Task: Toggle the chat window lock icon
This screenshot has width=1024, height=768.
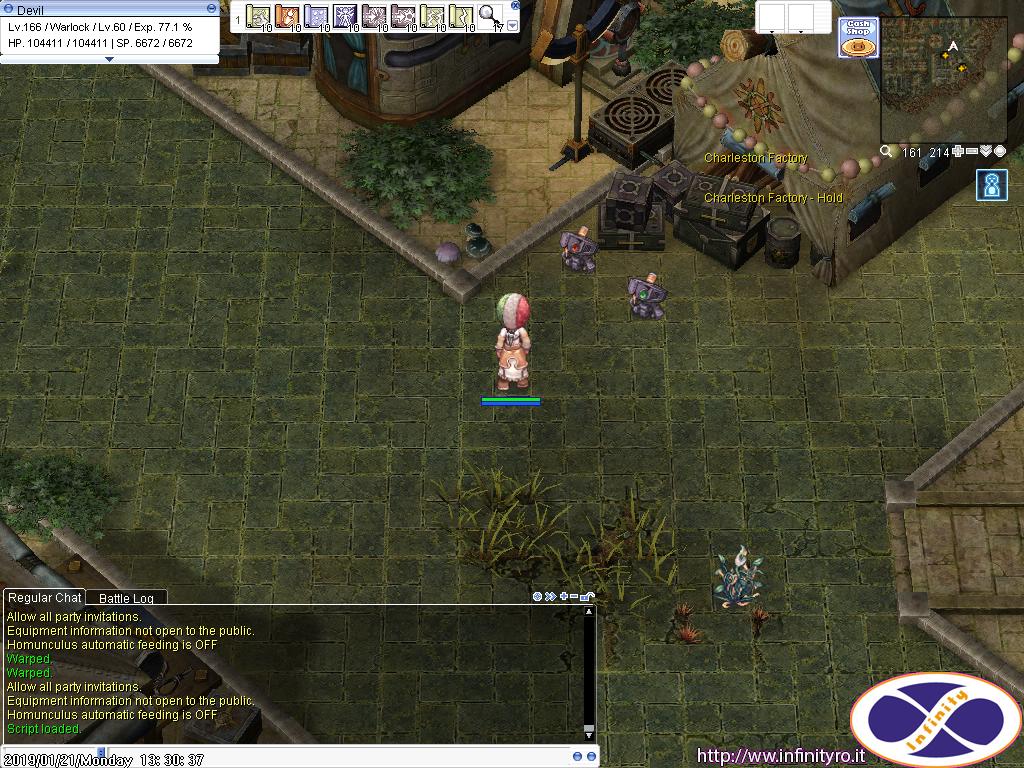Action: (x=587, y=597)
